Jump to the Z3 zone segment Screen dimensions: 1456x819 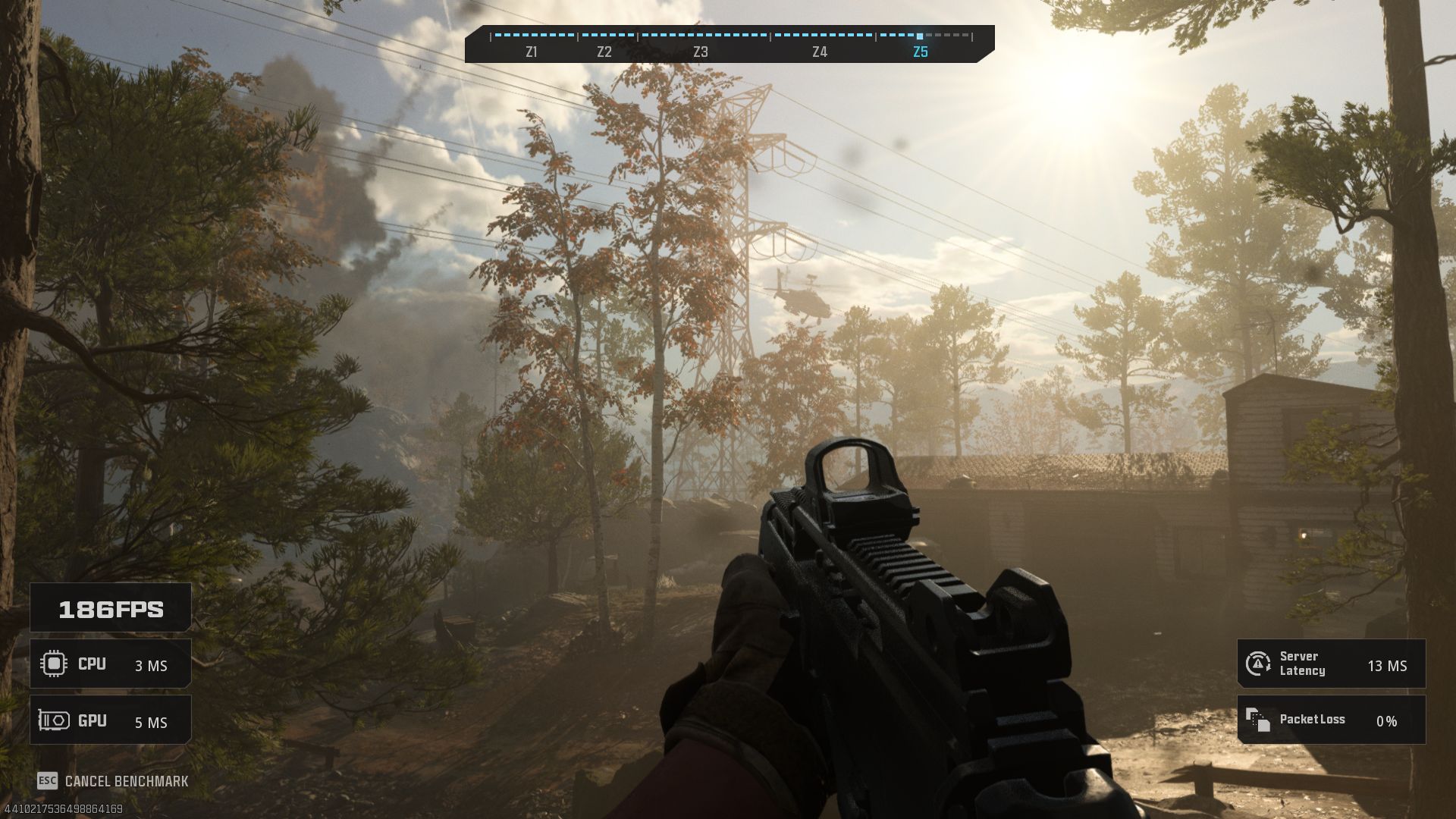[x=701, y=52]
